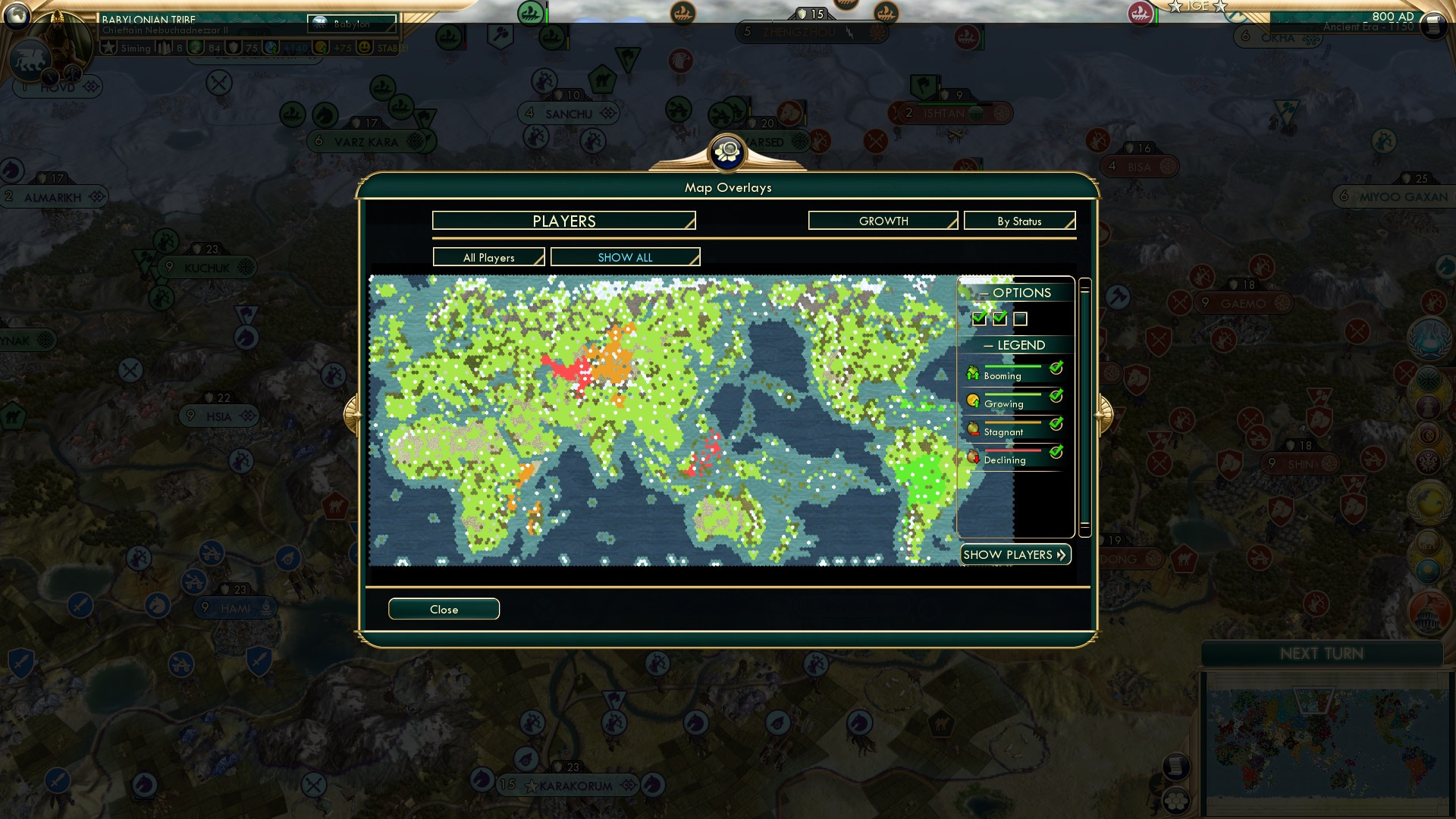Switch to the SHOW ALL tab
Image resolution: width=1456 pixels, height=819 pixels.
[625, 257]
